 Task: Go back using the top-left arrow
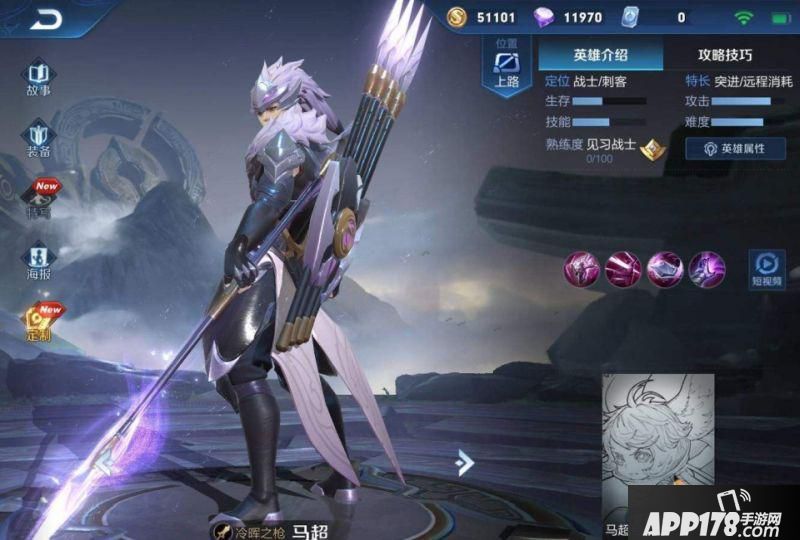(45, 19)
